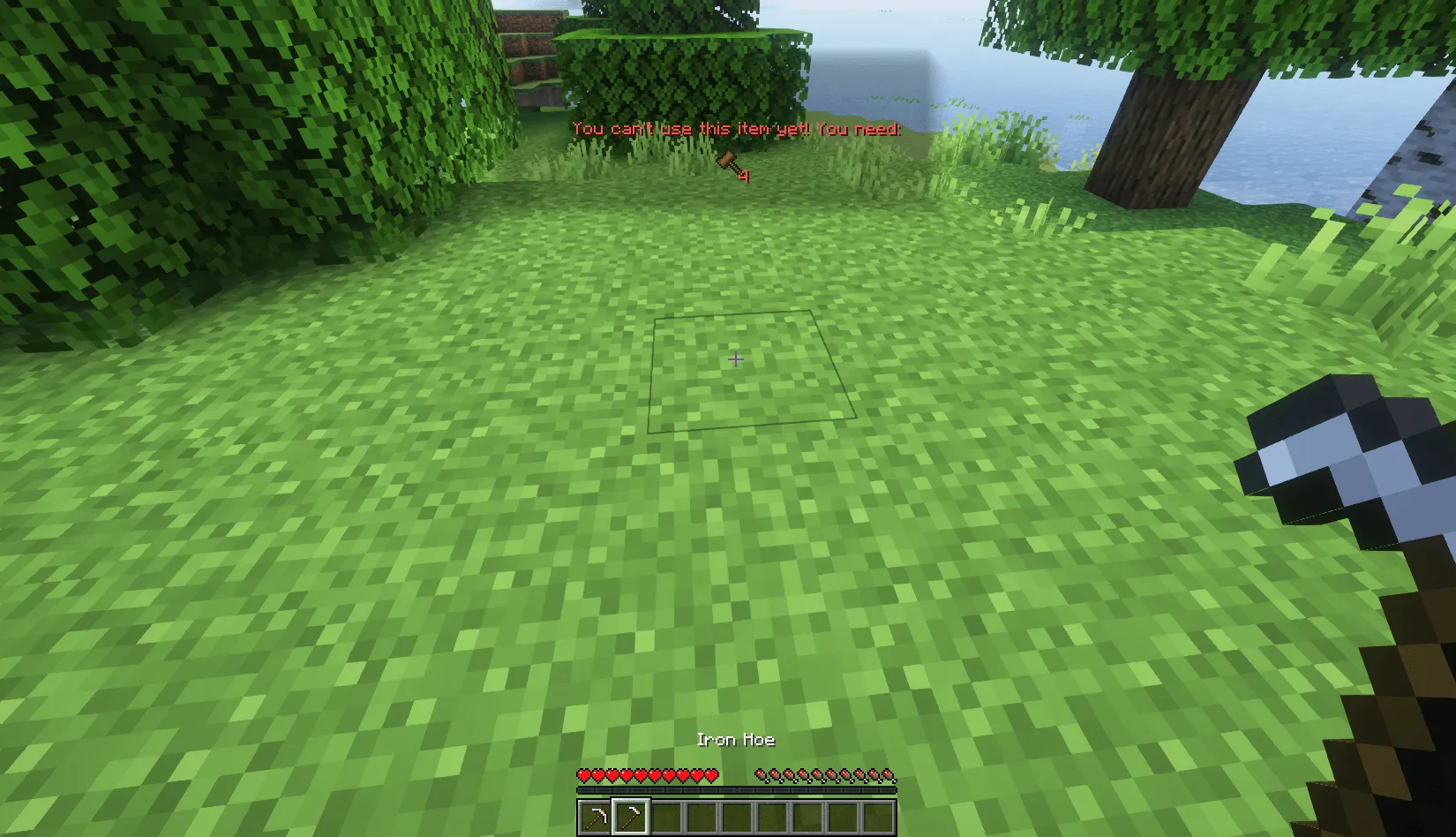This screenshot has height=837, width=1456.
Task: Click the empty third hotbar slot
Action: (x=668, y=815)
